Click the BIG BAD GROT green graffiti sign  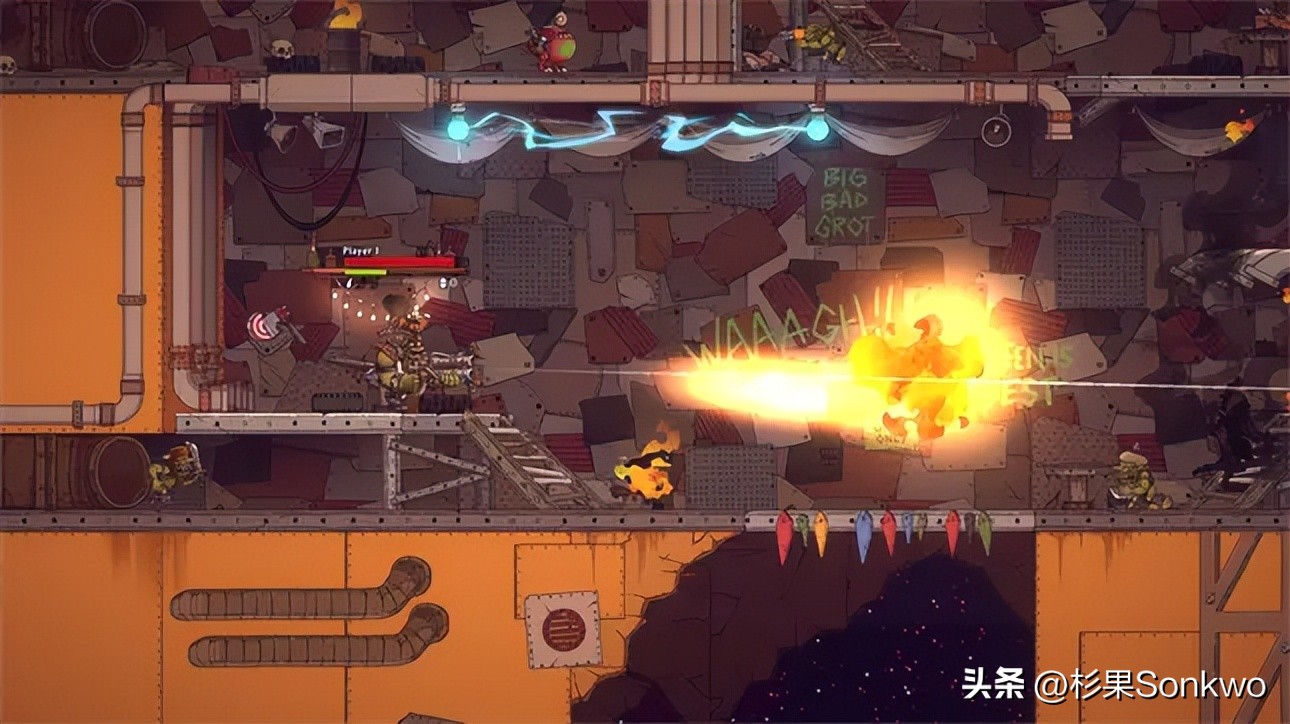coord(845,202)
